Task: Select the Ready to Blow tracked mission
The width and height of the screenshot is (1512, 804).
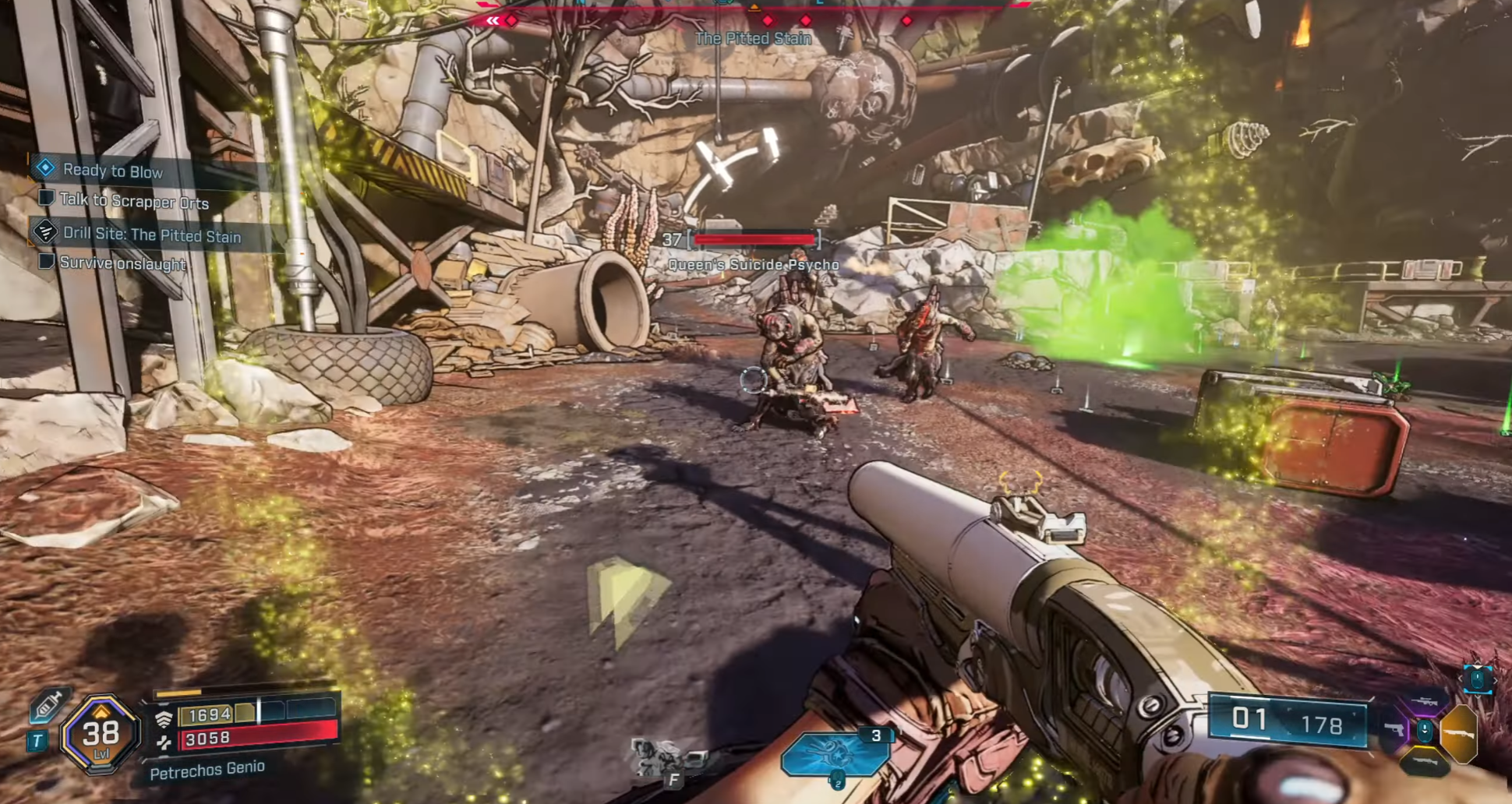Action: click(112, 171)
